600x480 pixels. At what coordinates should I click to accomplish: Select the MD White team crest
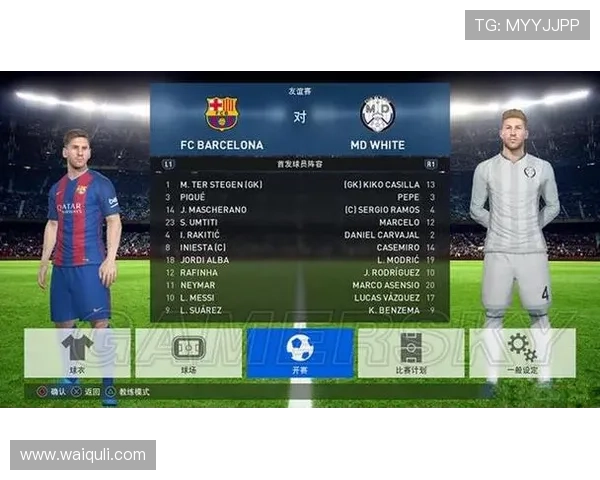[377, 114]
